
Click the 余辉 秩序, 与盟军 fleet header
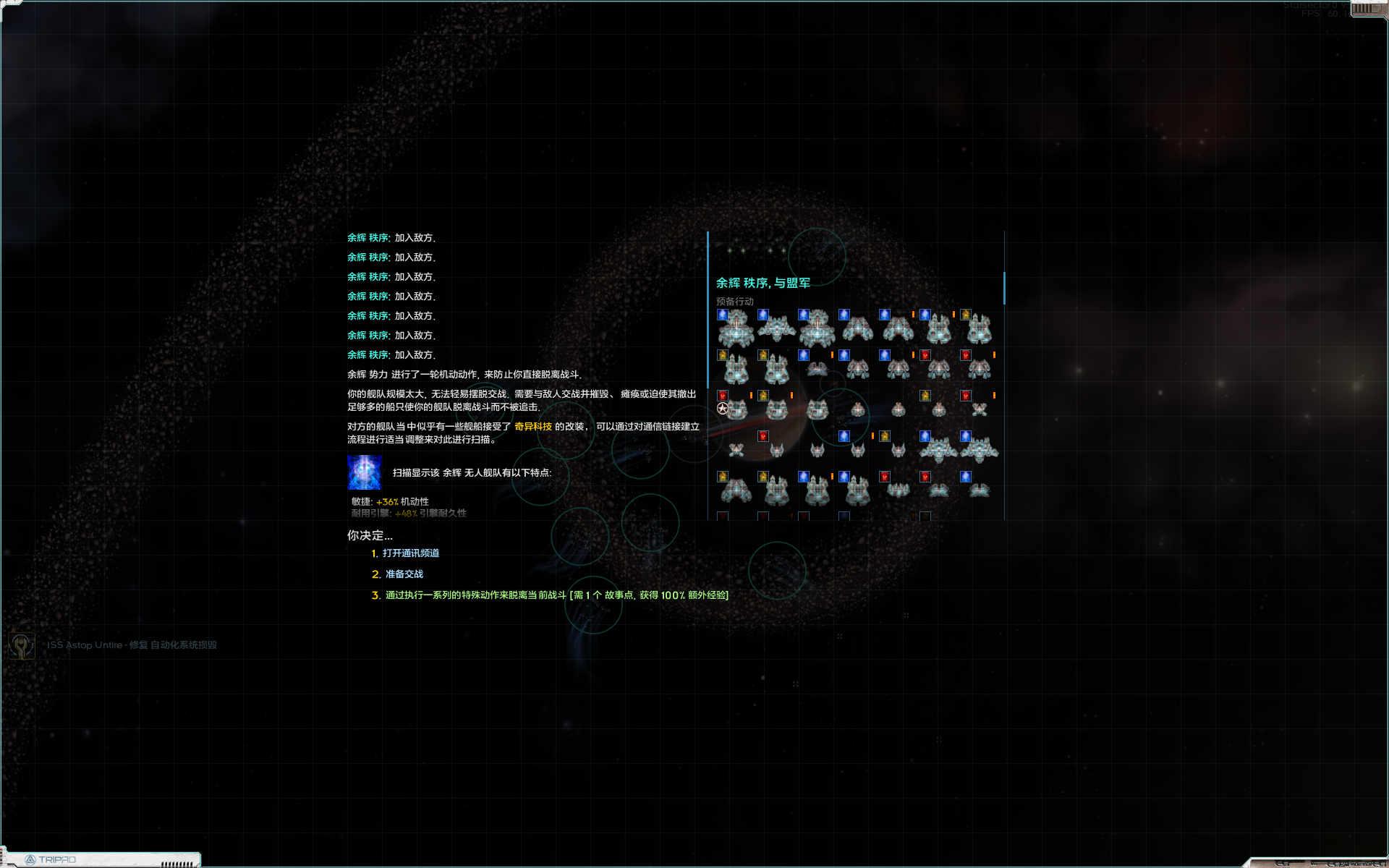[x=763, y=283]
